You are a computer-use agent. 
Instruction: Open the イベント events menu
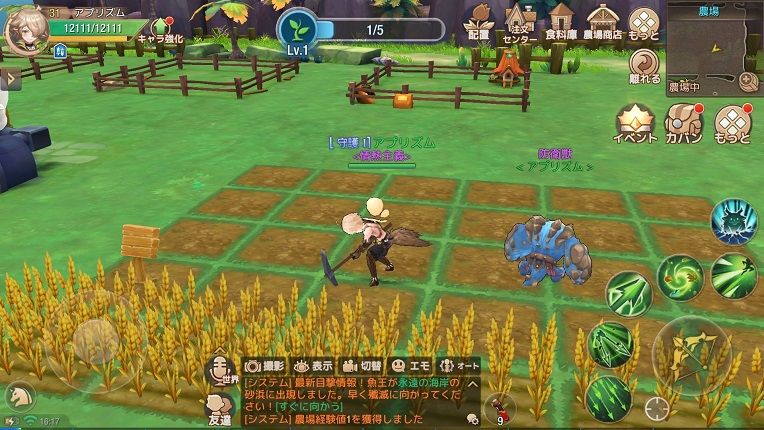coord(634,124)
